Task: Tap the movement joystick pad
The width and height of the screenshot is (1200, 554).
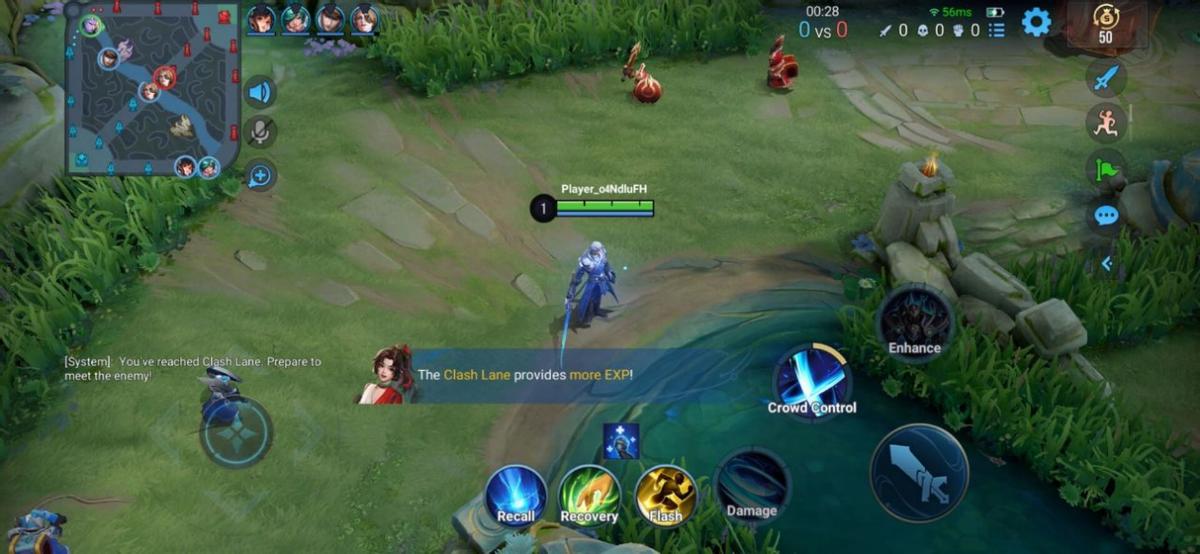Action: (x=236, y=432)
